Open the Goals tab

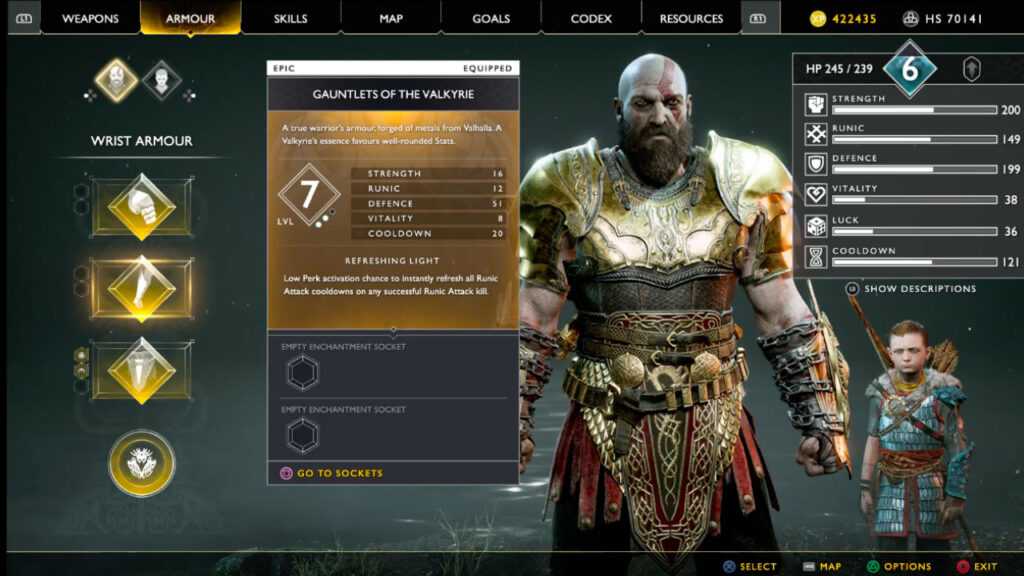pos(491,18)
